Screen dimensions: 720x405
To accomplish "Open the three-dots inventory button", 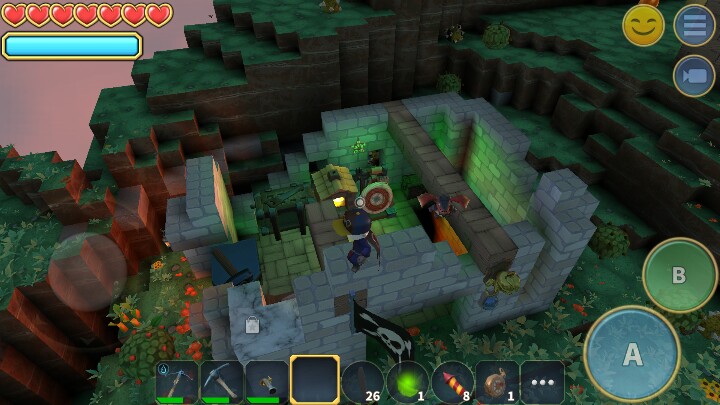I will [542, 382].
